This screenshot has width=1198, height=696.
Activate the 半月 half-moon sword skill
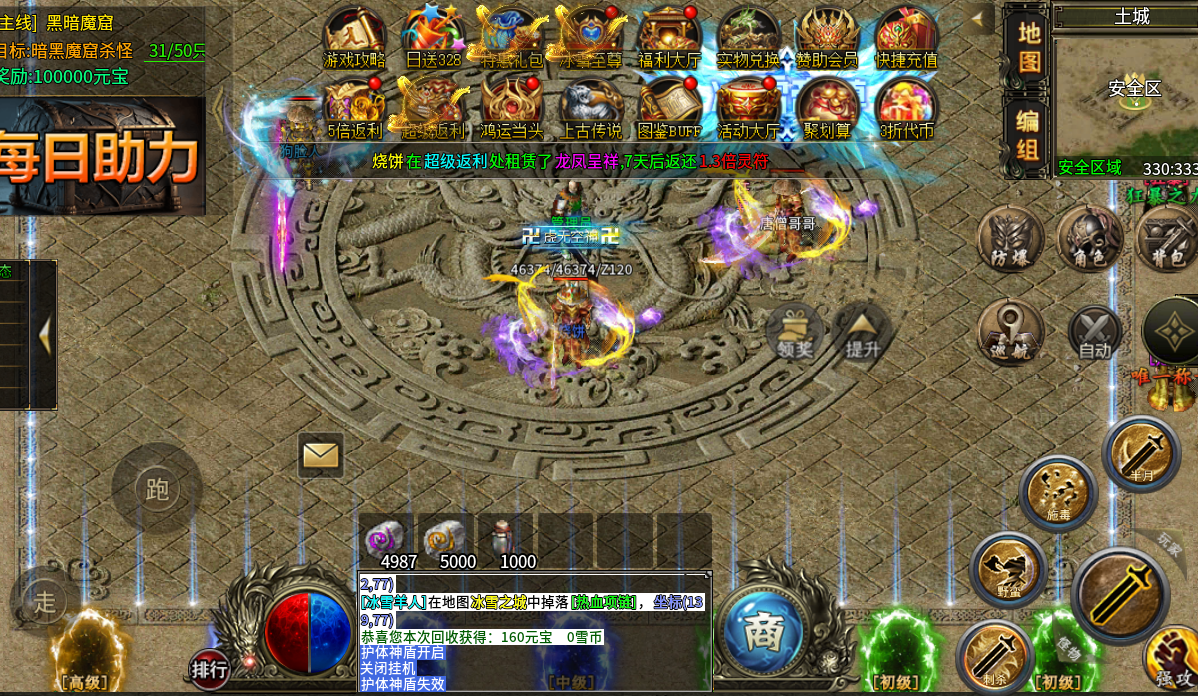point(1141,453)
